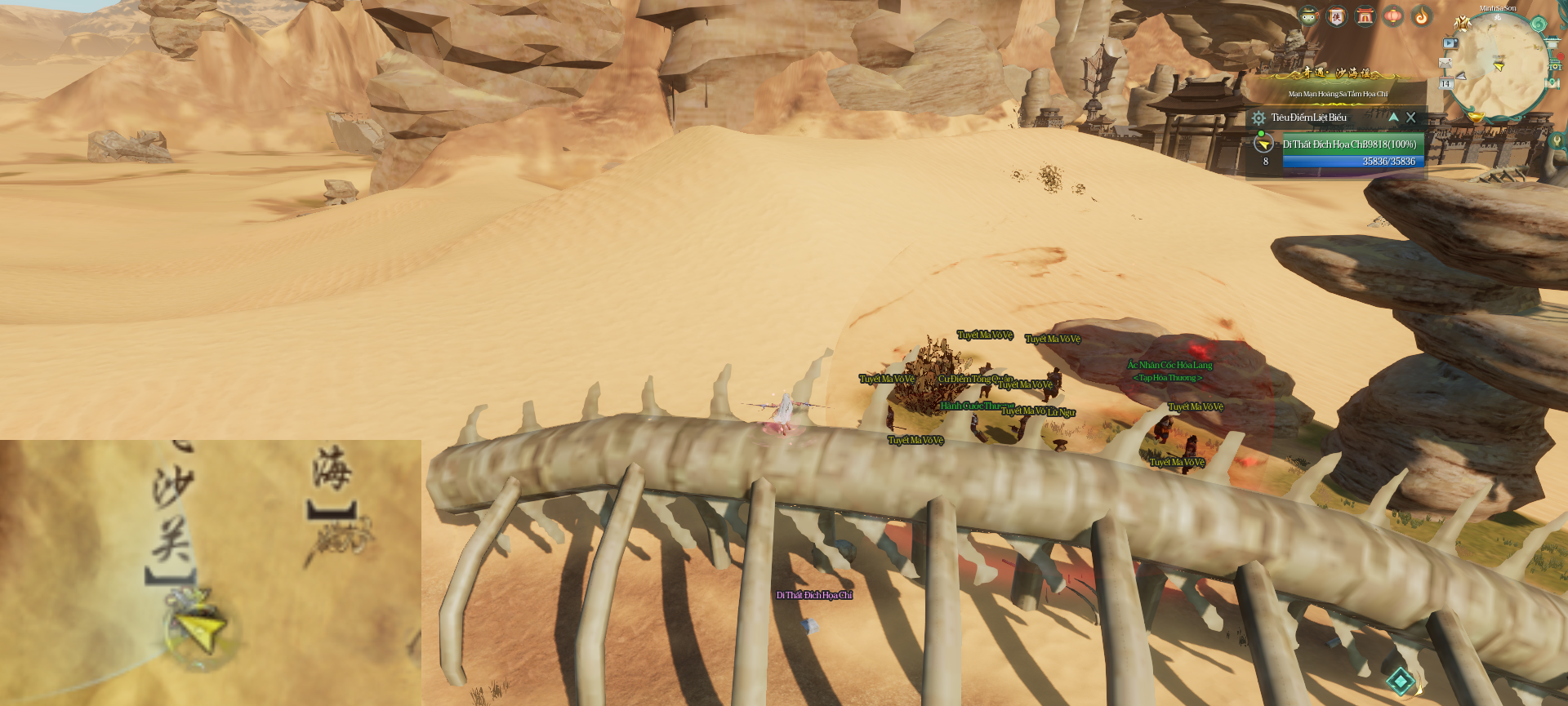
Task: Click the red lantern event icon
Action: (1393, 16)
